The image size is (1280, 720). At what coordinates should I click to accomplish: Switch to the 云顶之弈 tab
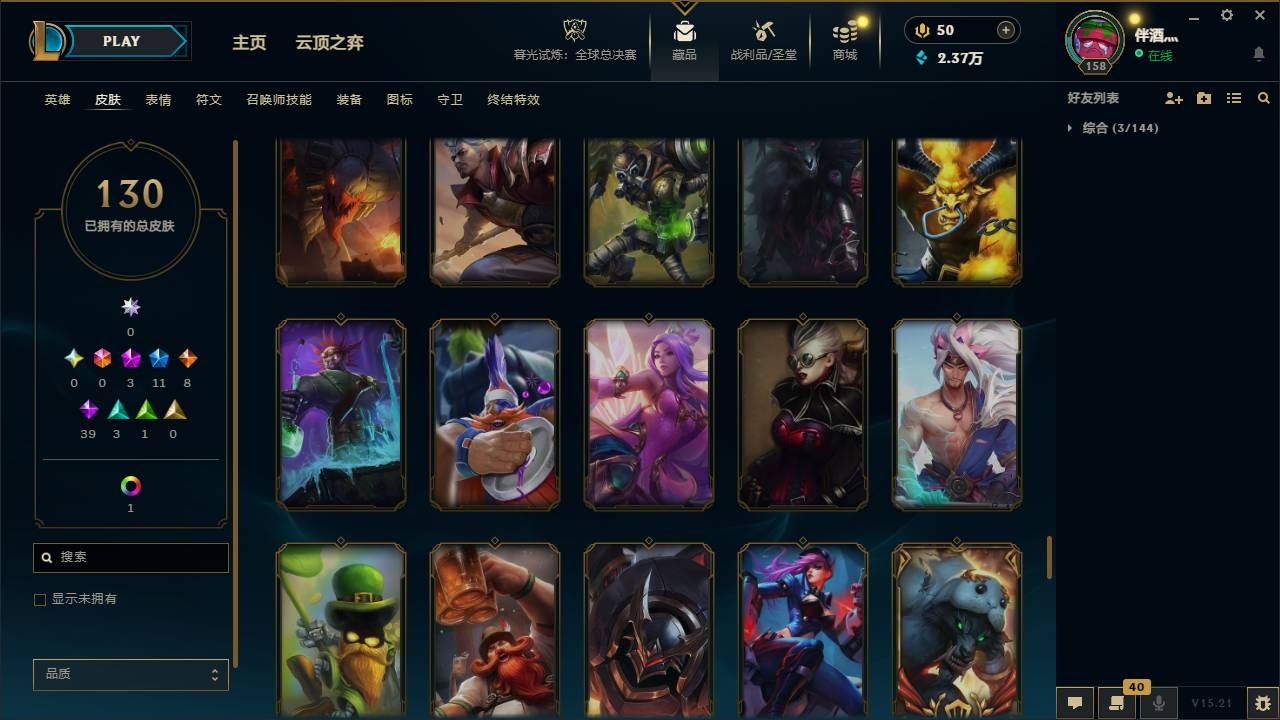click(330, 43)
